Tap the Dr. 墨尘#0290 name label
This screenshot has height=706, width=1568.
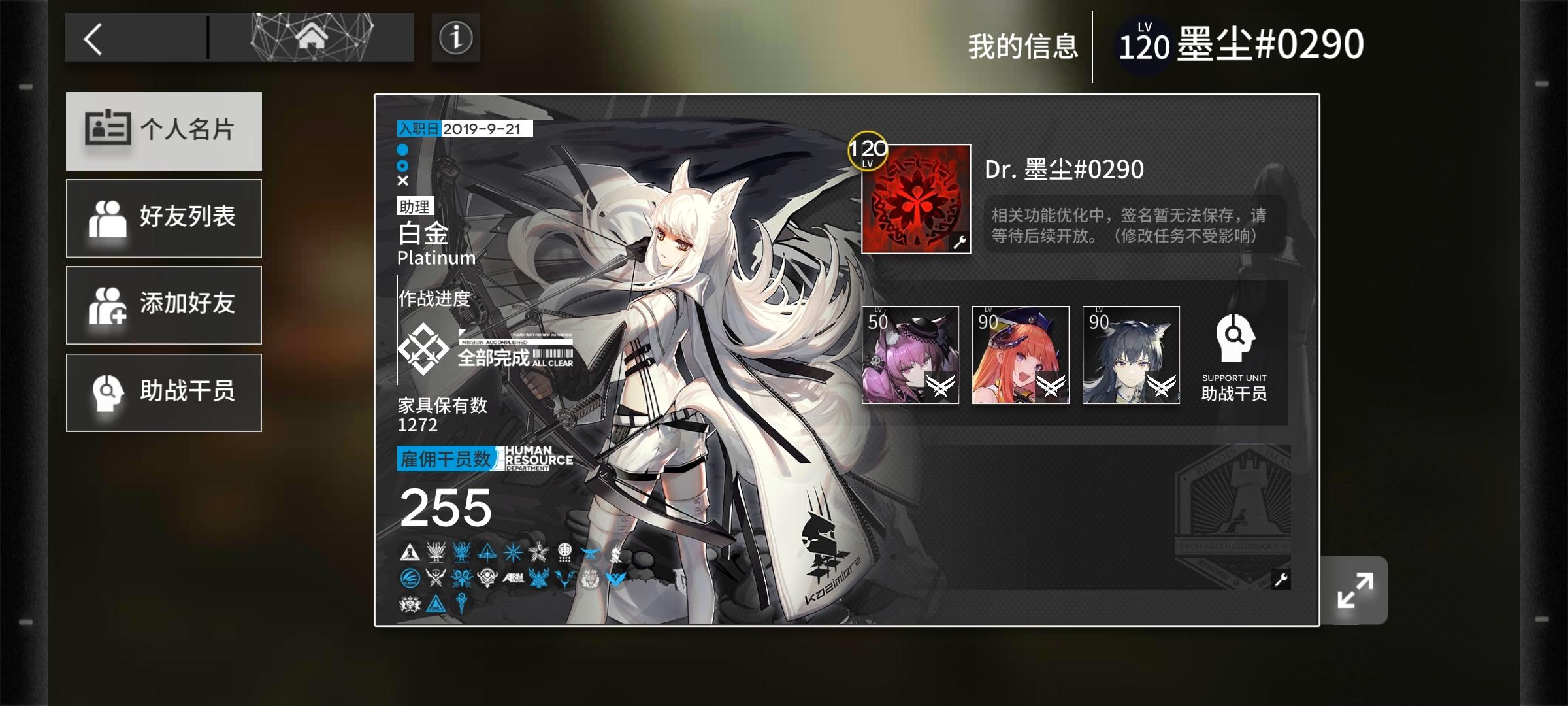[x=1064, y=169]
